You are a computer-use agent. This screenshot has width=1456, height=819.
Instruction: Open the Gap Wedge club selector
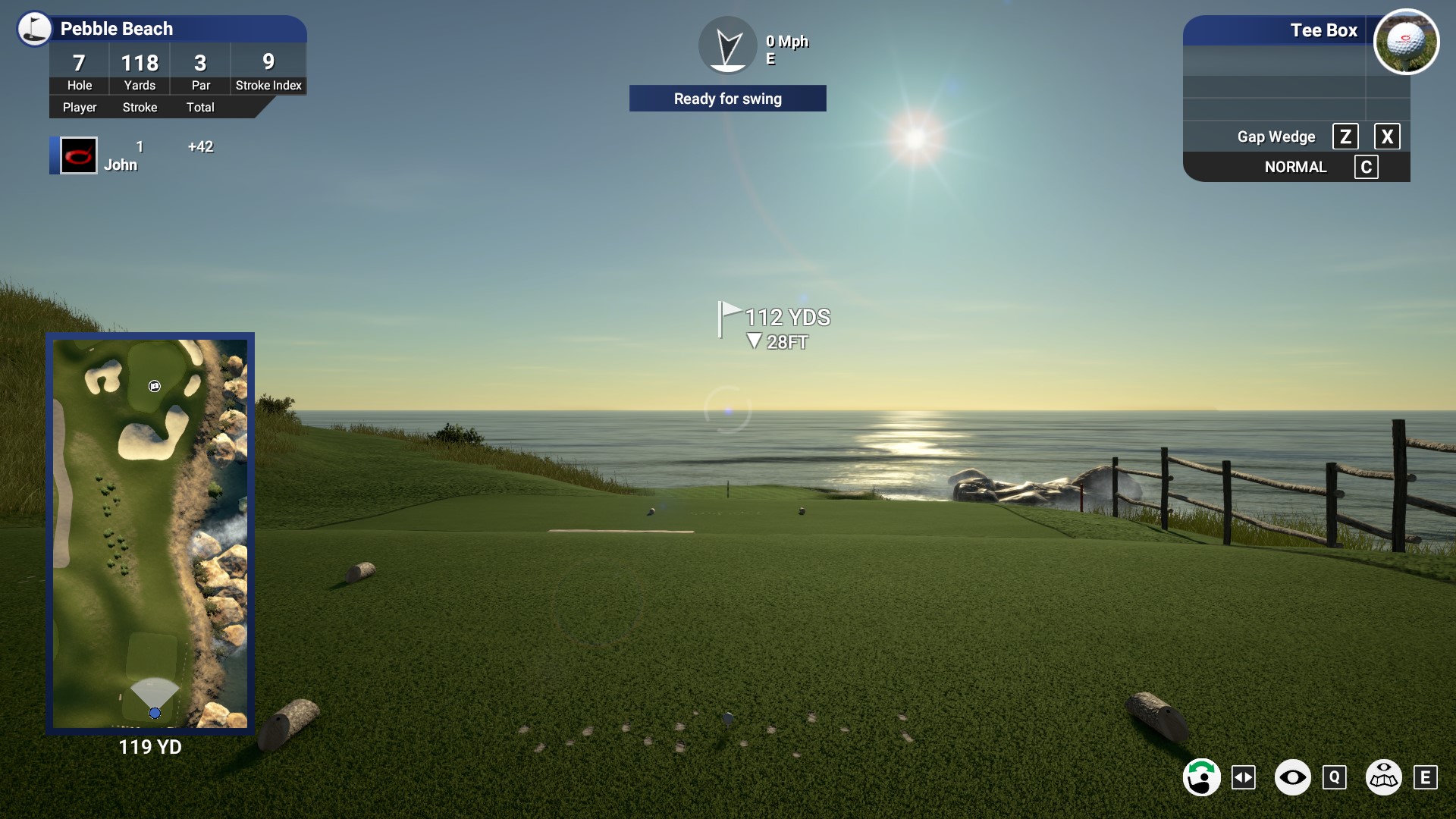coord(1276,136)
